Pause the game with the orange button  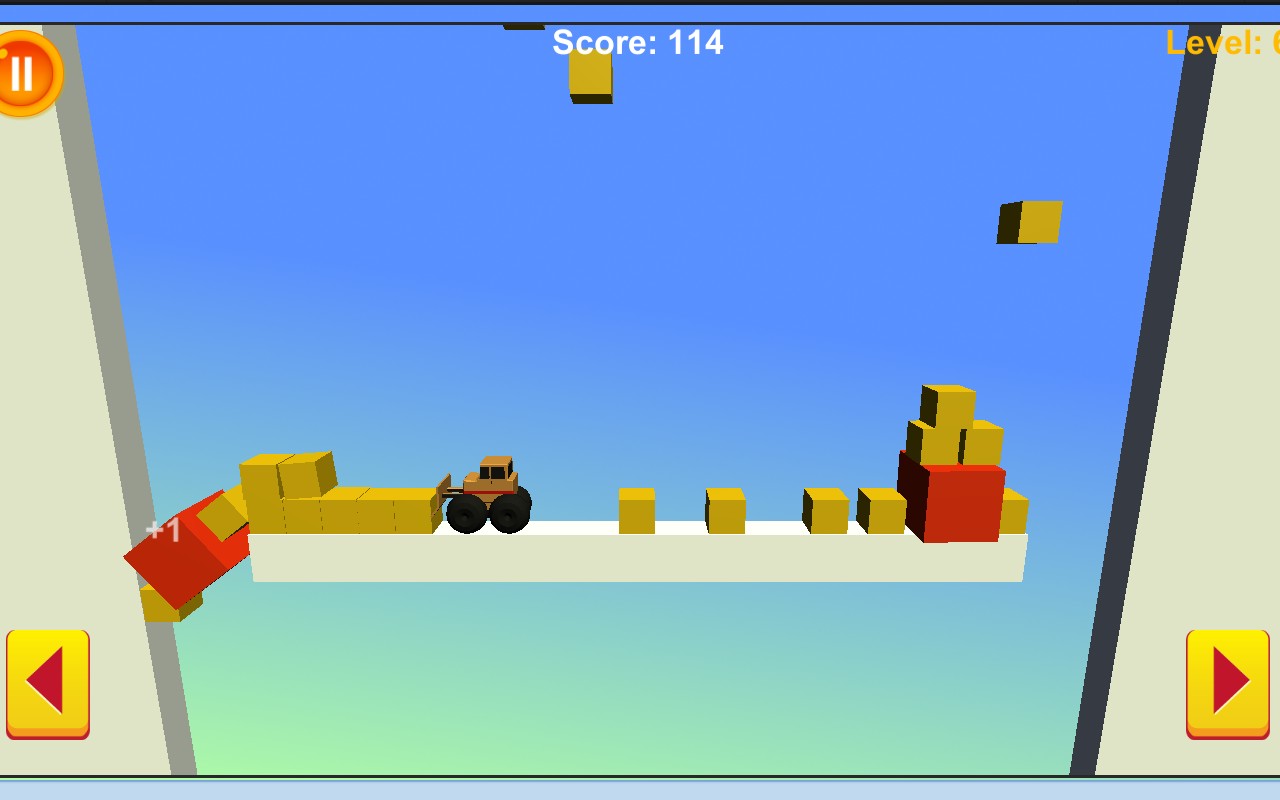click(x=25, y=73)
